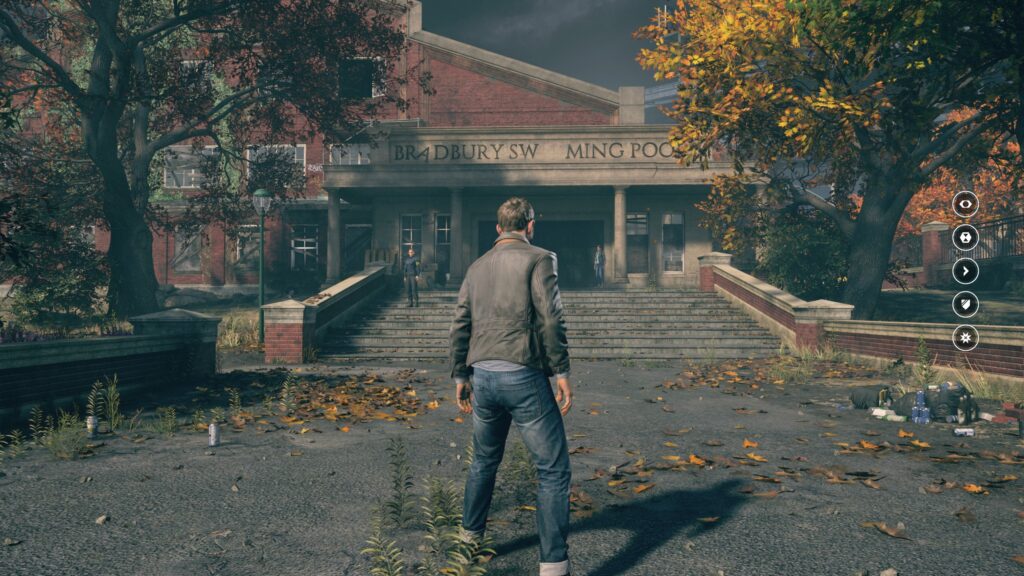Select the hexagon hourglass time ability
The width and height of the screenshot is (1024, 576).
point(965,237)
